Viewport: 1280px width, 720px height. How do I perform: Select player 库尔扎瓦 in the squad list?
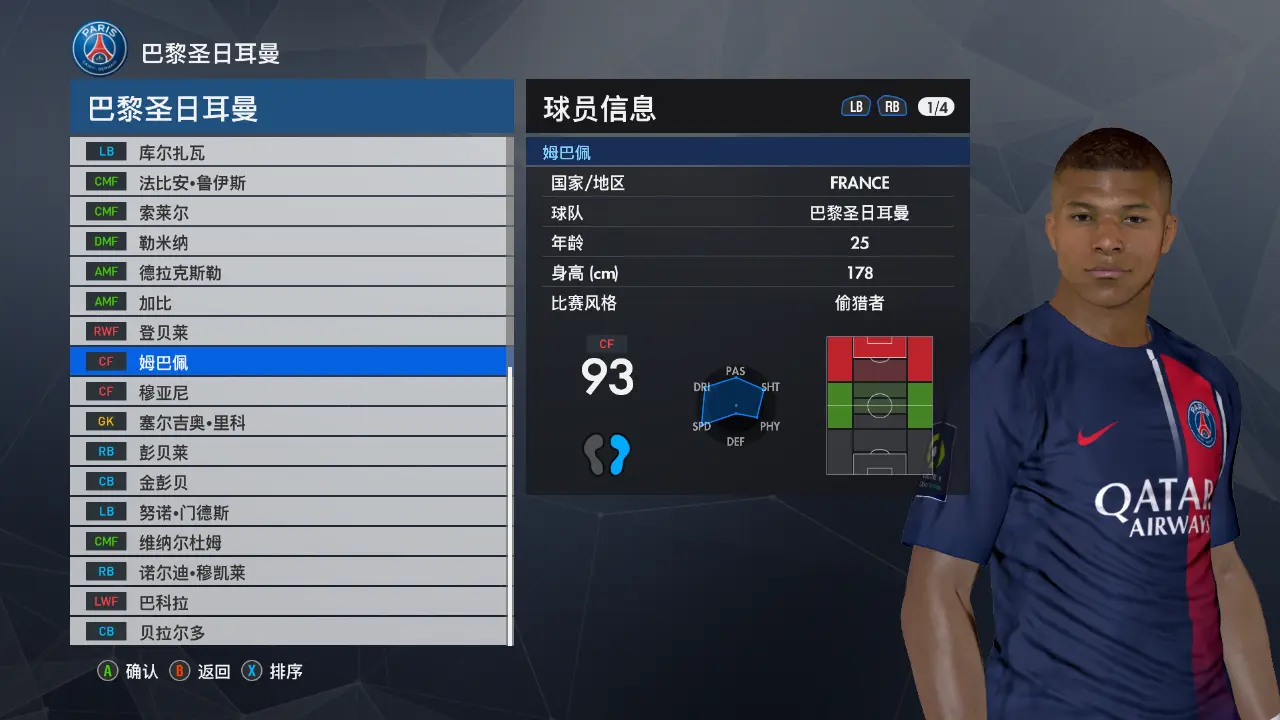pos(290,152)
